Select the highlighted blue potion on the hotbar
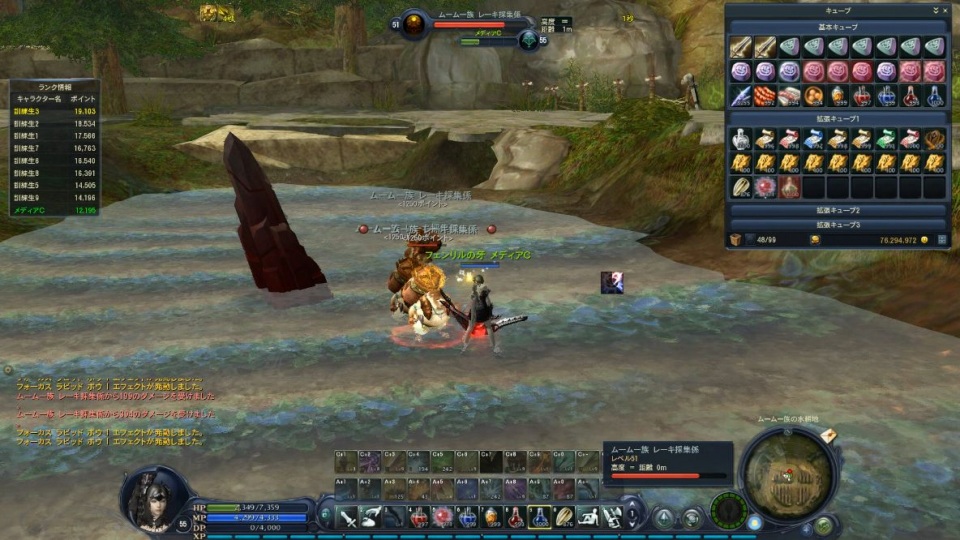The image size is (960, 540). (539, 517)
